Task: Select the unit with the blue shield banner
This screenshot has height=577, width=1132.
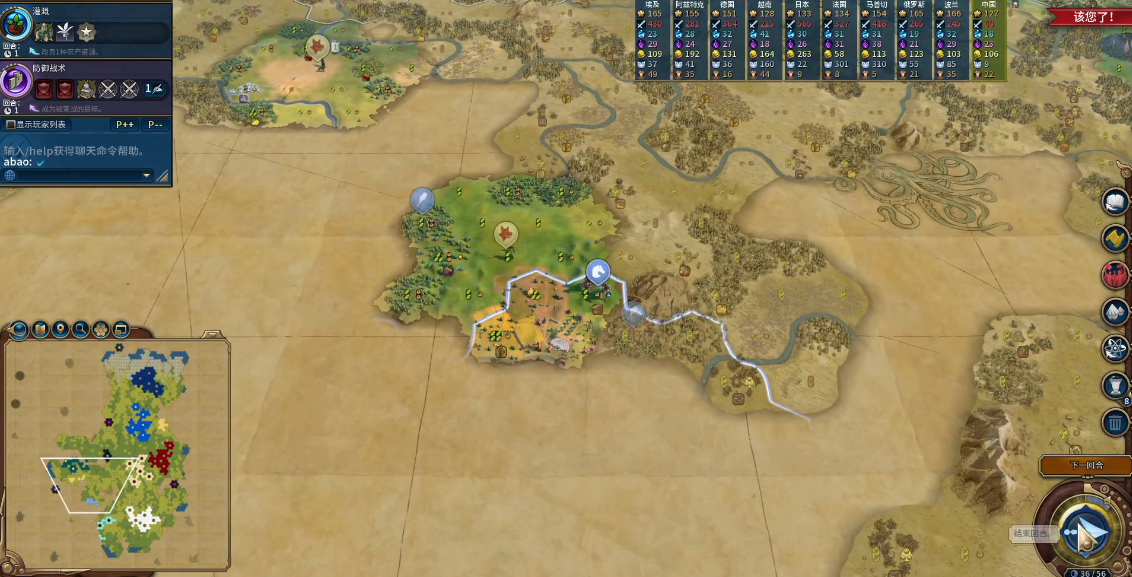Action: coord(597,271)
